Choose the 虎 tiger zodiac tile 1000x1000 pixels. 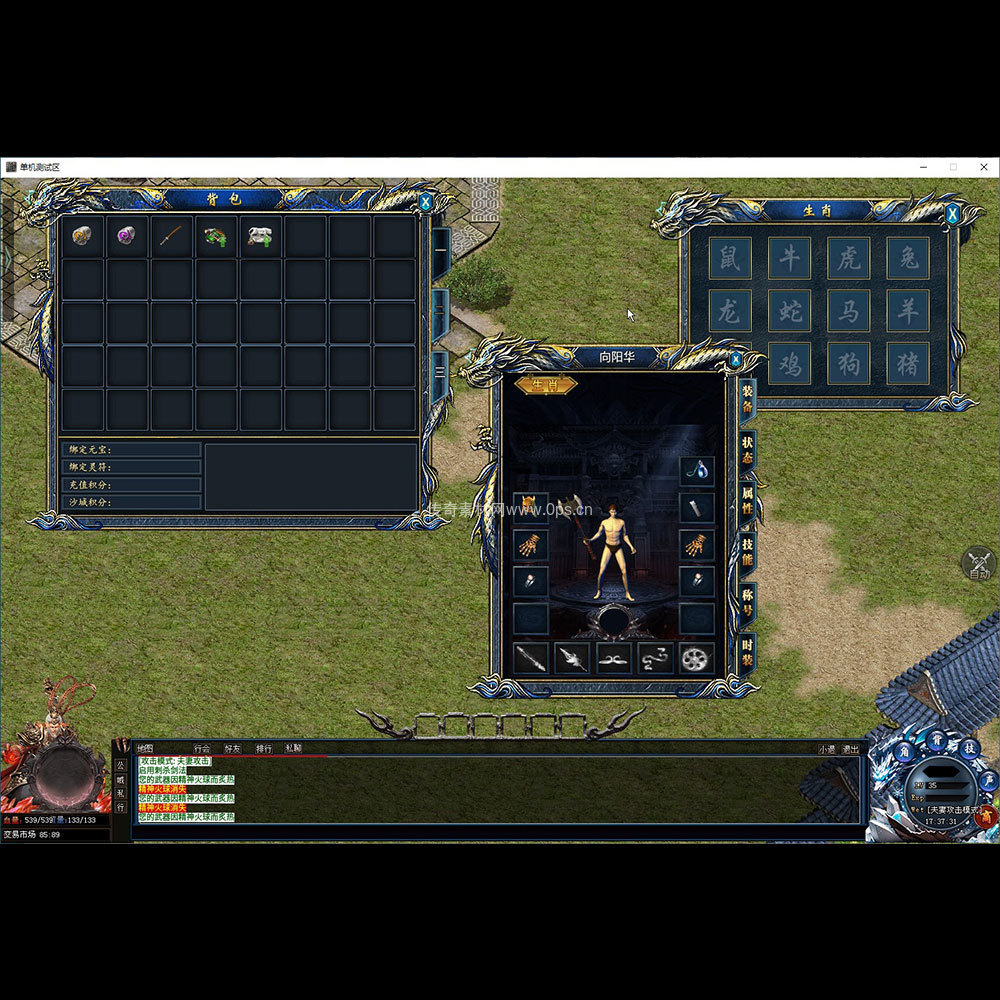[848, 258]
